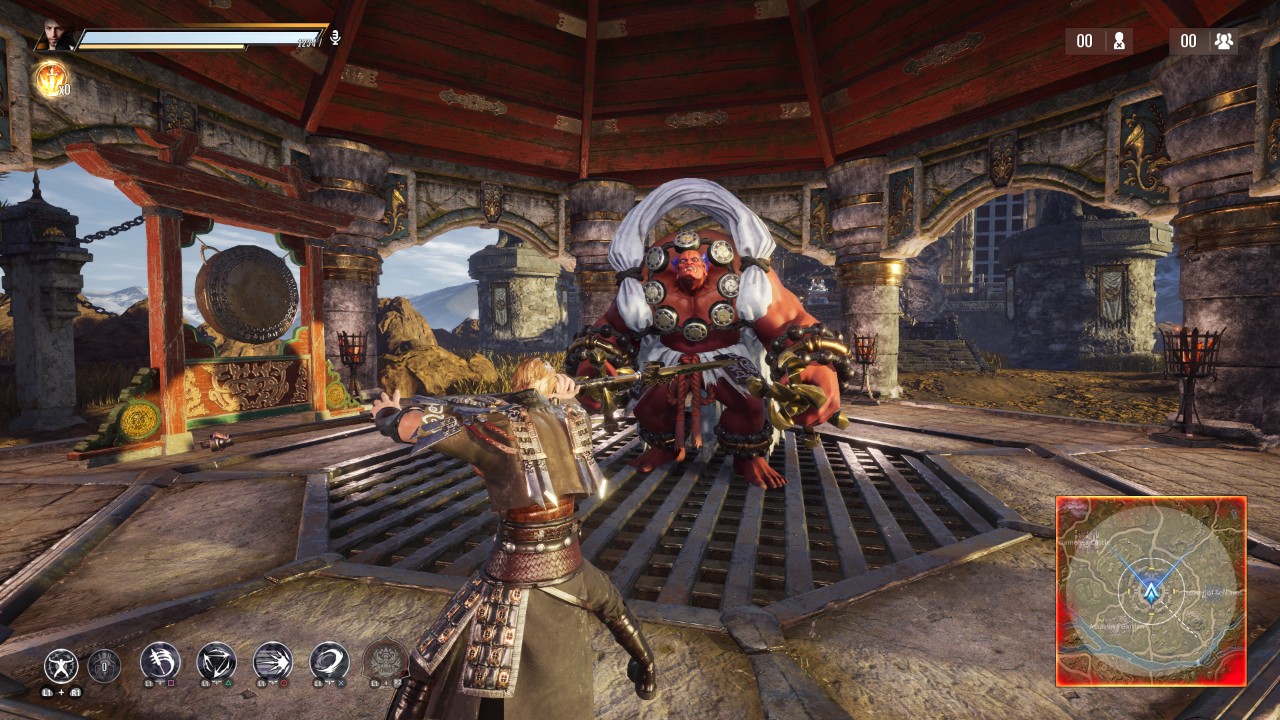1280x720 pixels.
Task: Activate the spread-arms figure ability
Action: point(61,665)
